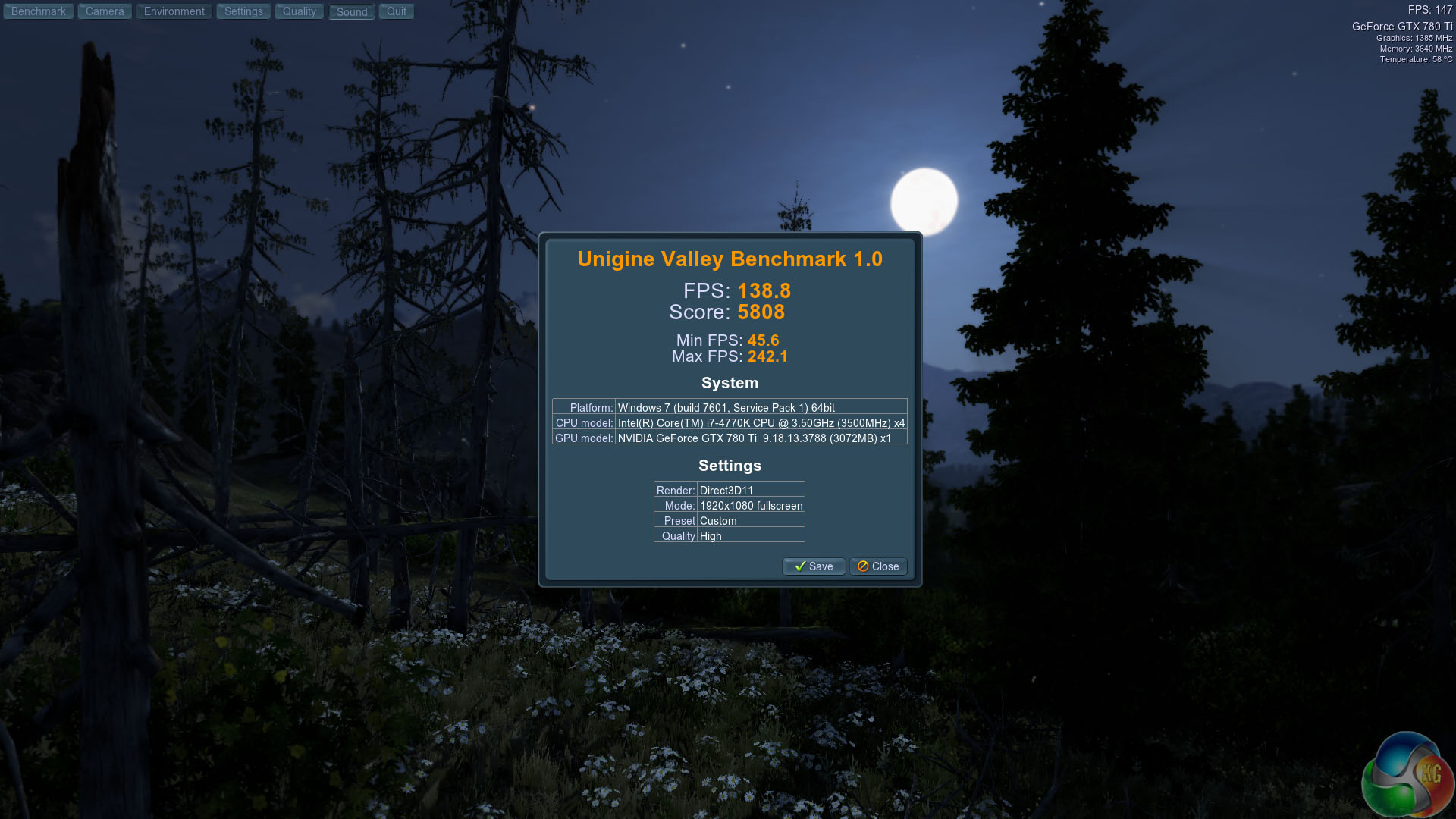1456x819 pixels.
Task: Open the Quality options
Action: tap(300, 11)
